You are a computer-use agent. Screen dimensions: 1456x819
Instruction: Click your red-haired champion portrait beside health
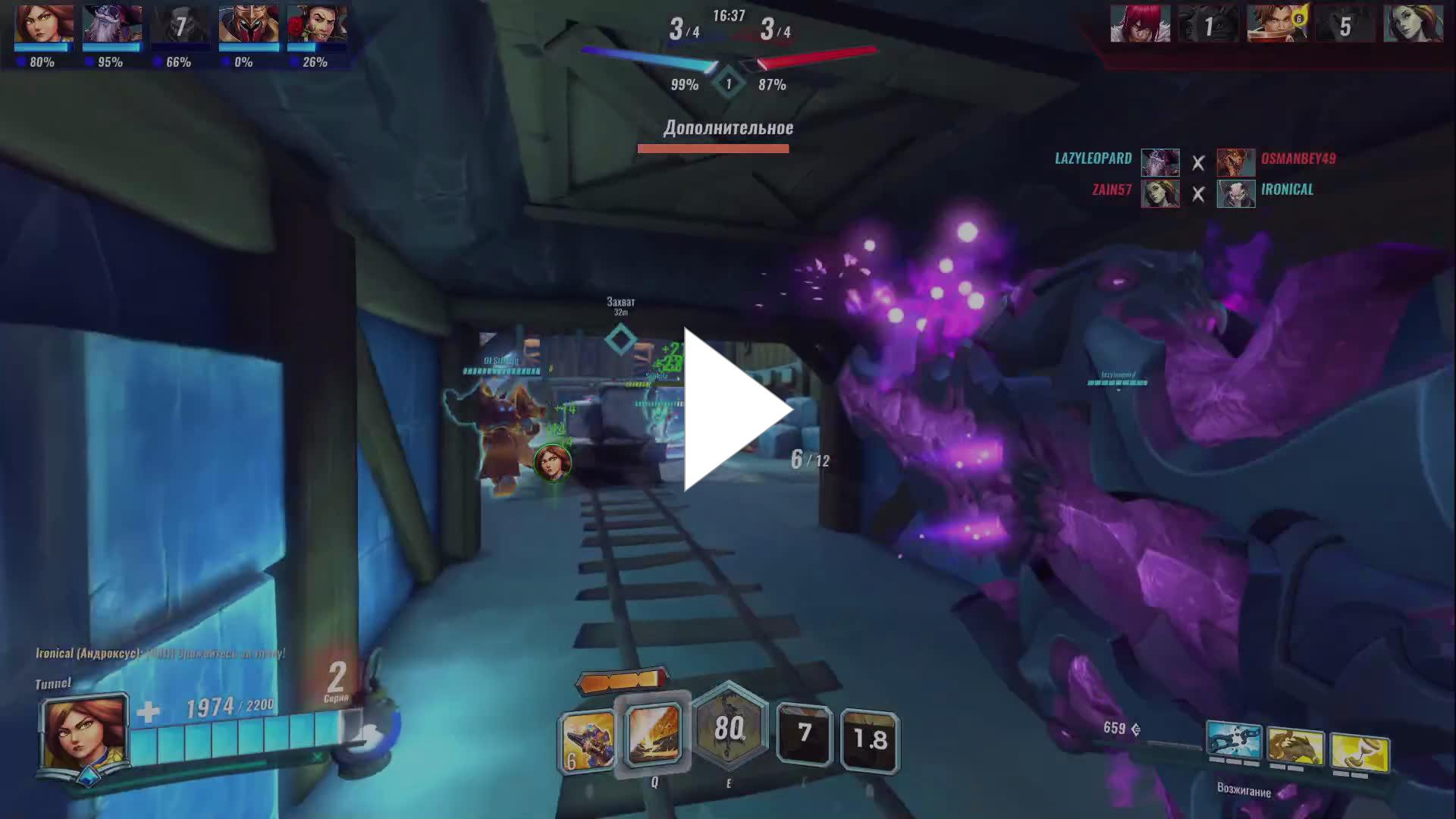[x=84, y=733]
